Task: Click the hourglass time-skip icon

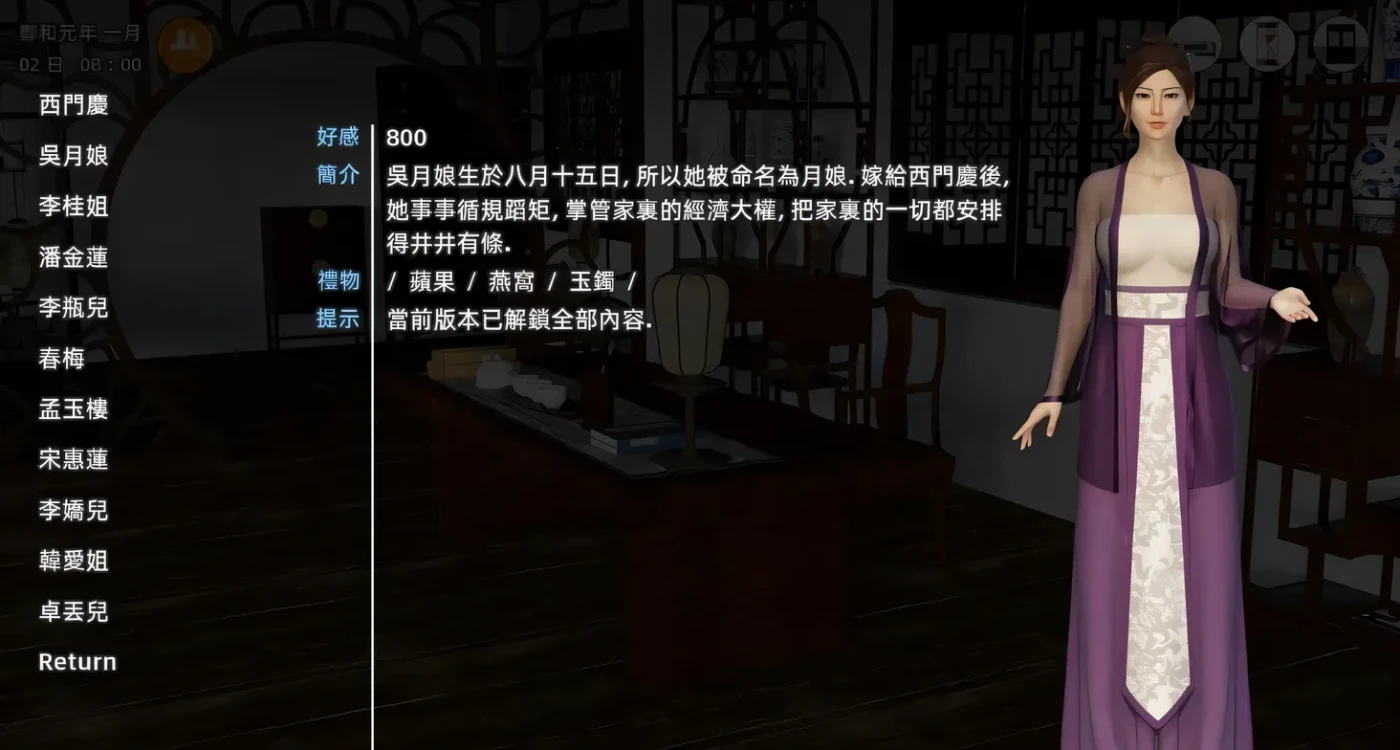Action: point(1268,43)
